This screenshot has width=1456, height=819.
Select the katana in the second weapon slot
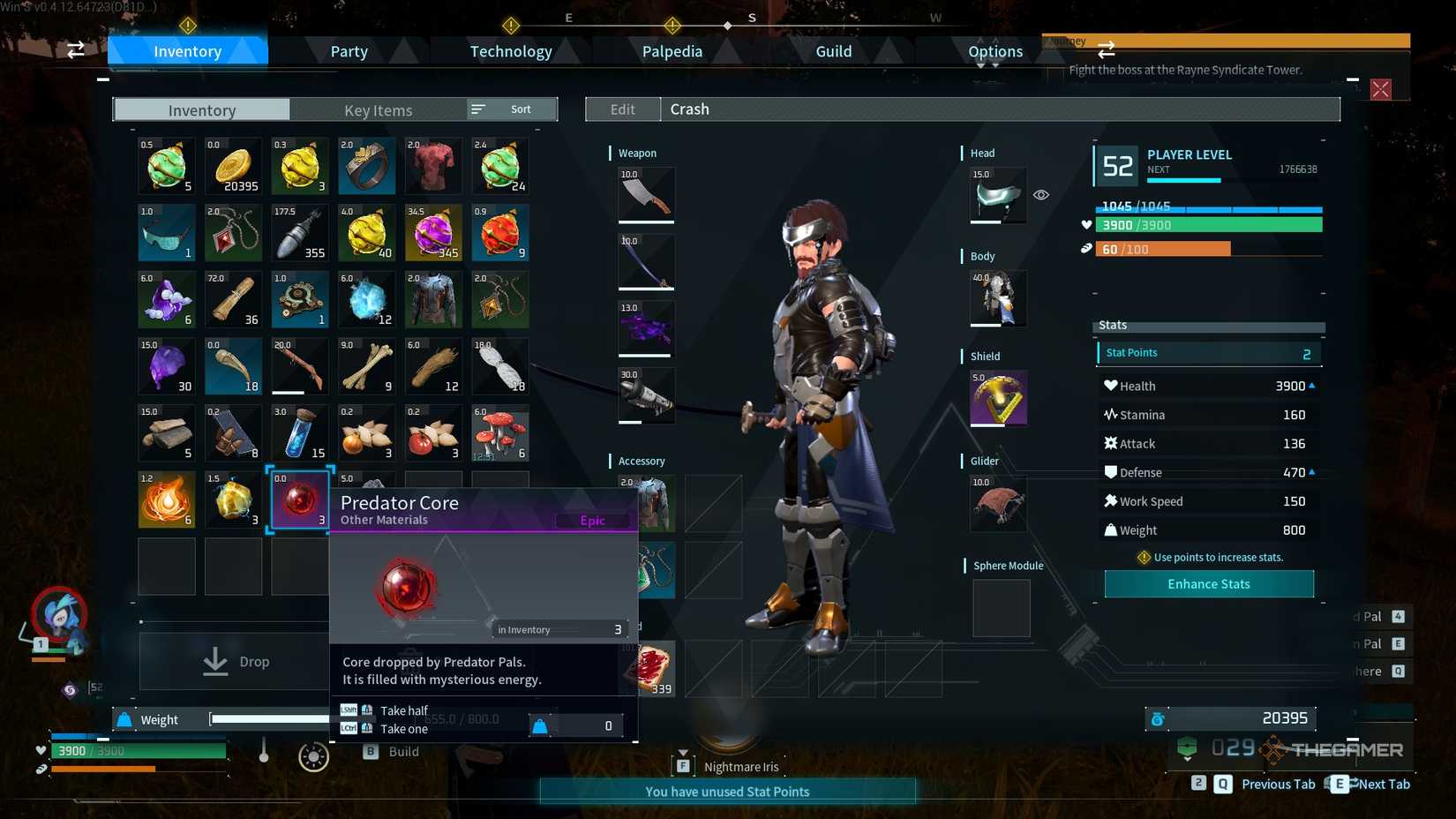(646, 261)
